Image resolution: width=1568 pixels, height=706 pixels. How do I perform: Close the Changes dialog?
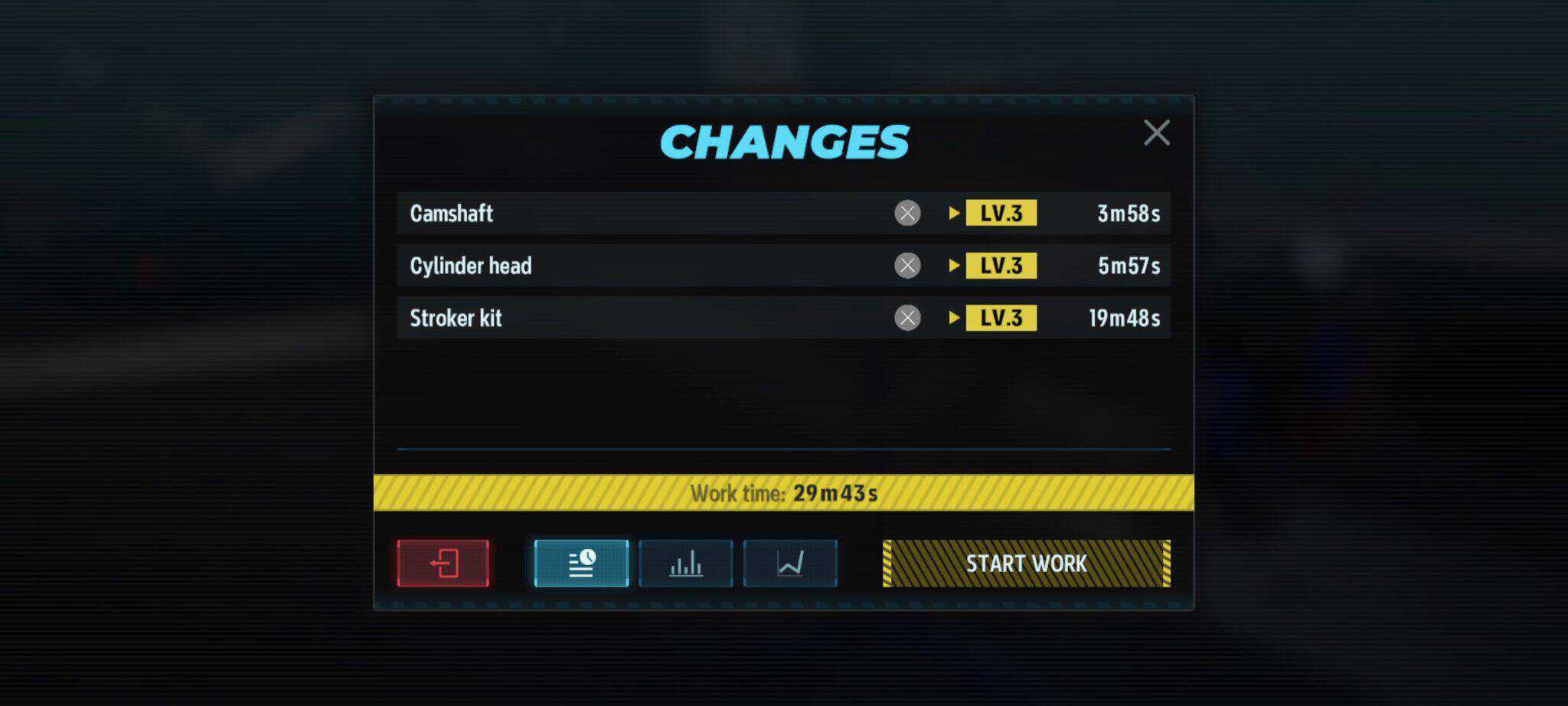tap(1156, 132)
